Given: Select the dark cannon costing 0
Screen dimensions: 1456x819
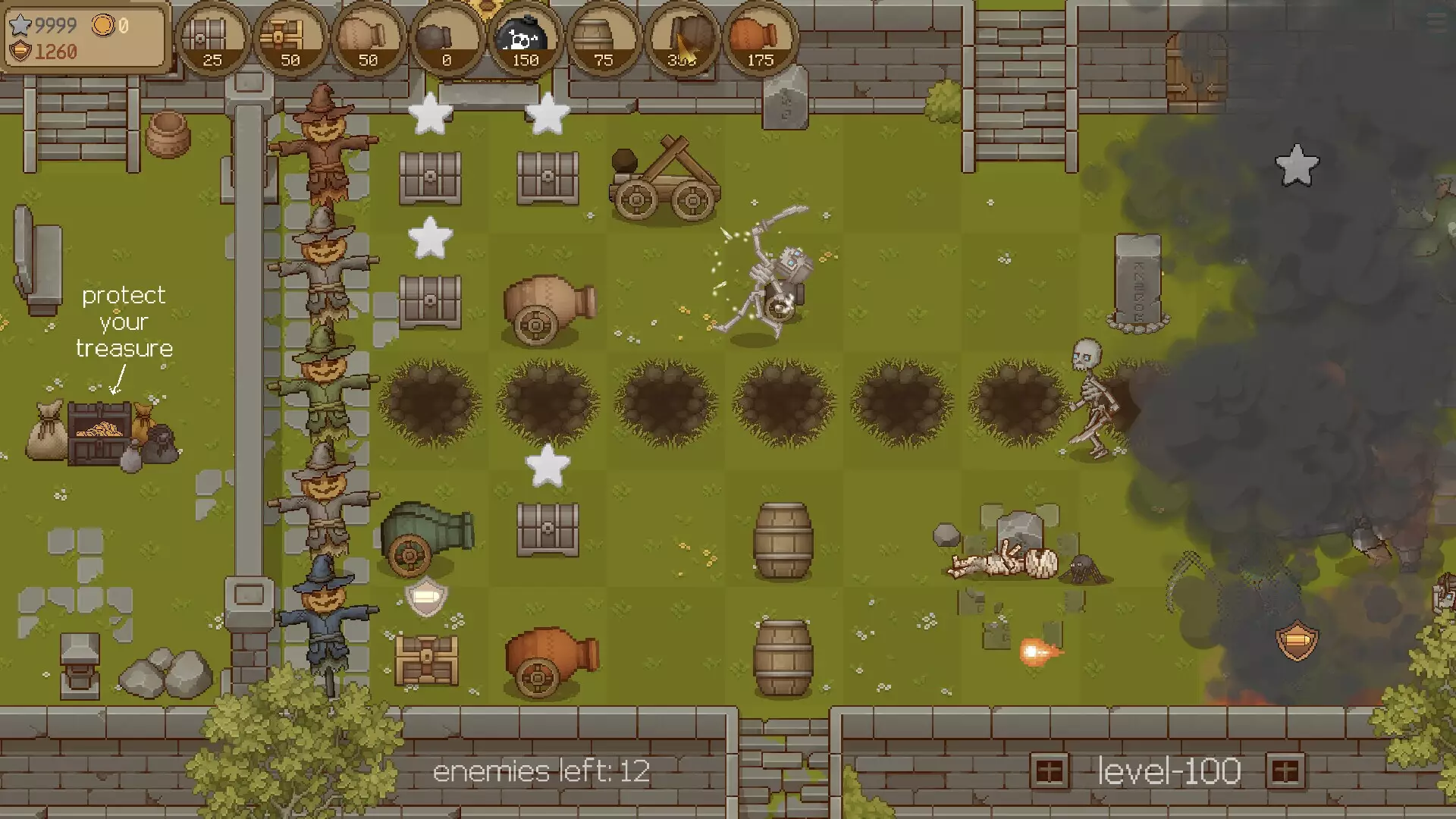Looking at the screenshot, I should pos(446,39).
